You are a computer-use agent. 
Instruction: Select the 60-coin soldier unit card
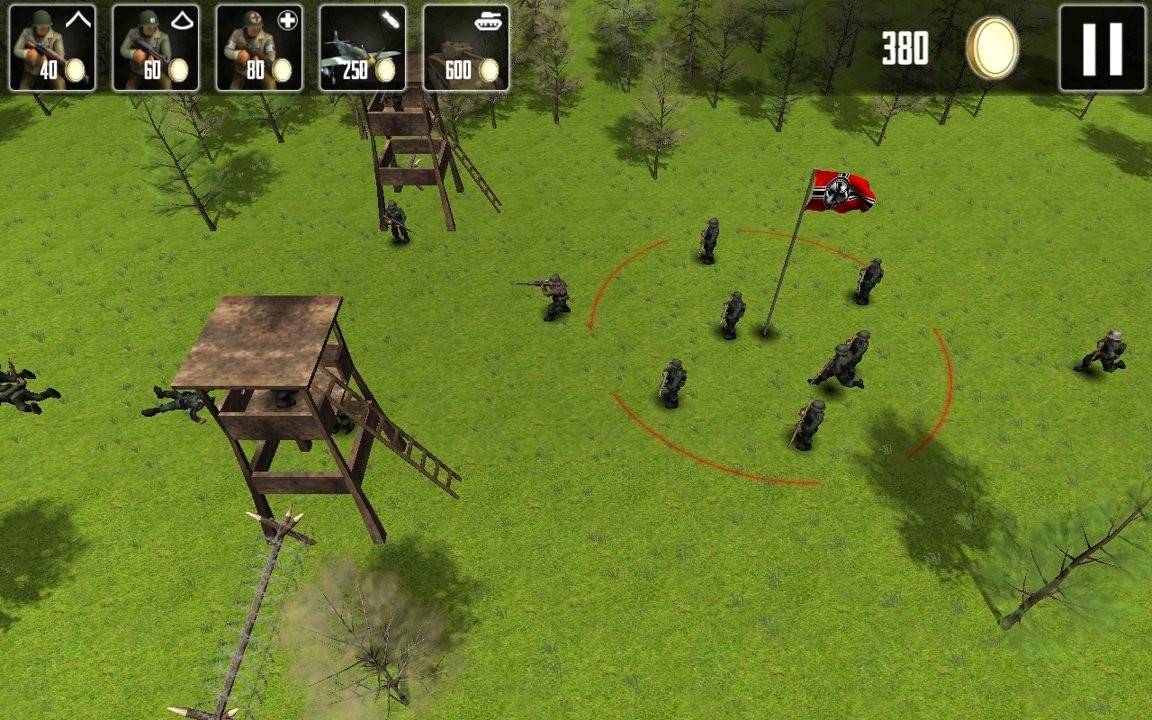[156, 48]
